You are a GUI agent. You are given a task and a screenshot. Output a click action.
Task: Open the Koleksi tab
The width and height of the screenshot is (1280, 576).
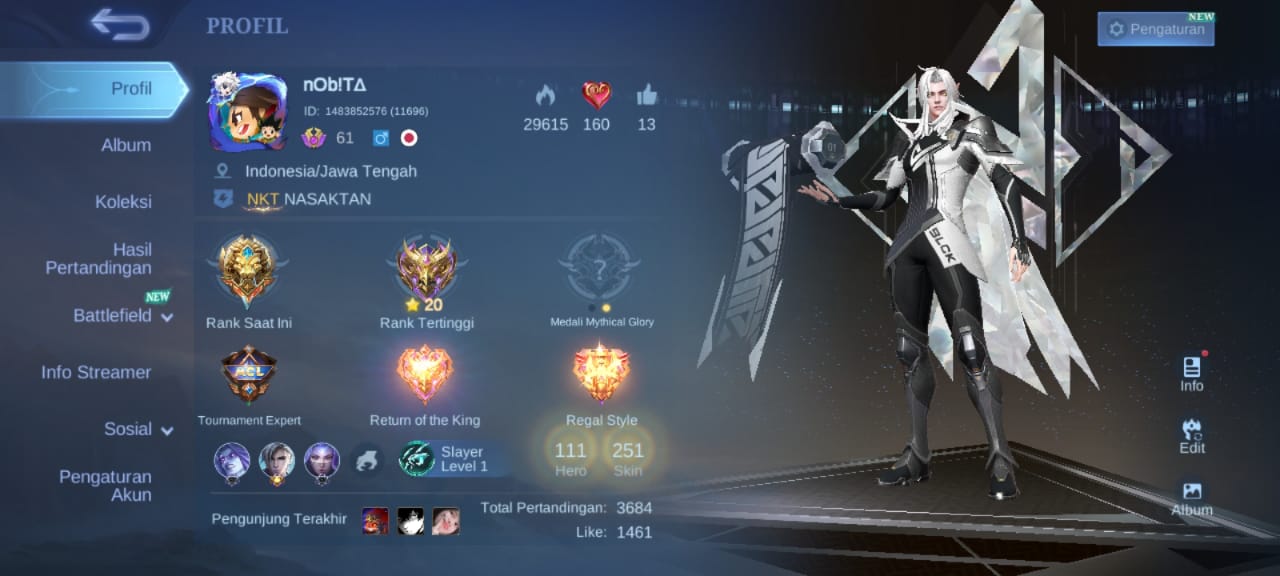pyautogui.click(x=123, y=201)
